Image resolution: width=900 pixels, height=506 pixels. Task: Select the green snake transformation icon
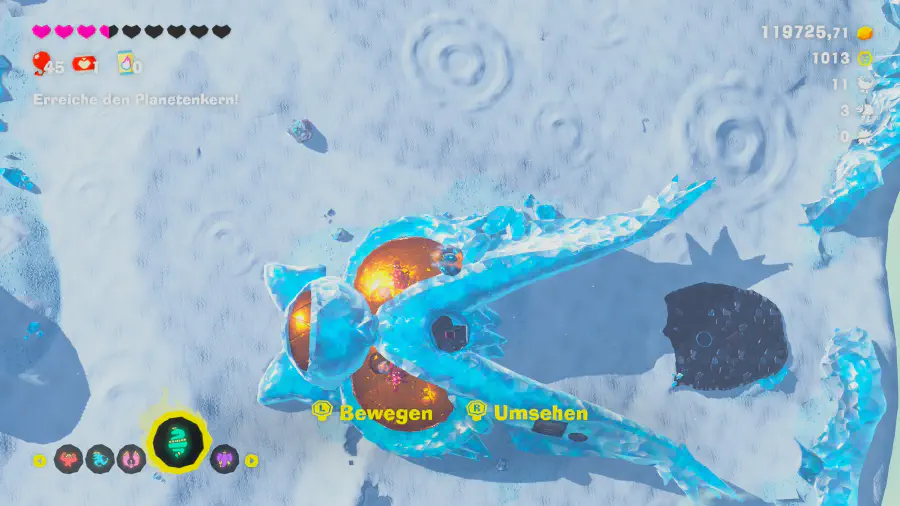pos(176,444)
